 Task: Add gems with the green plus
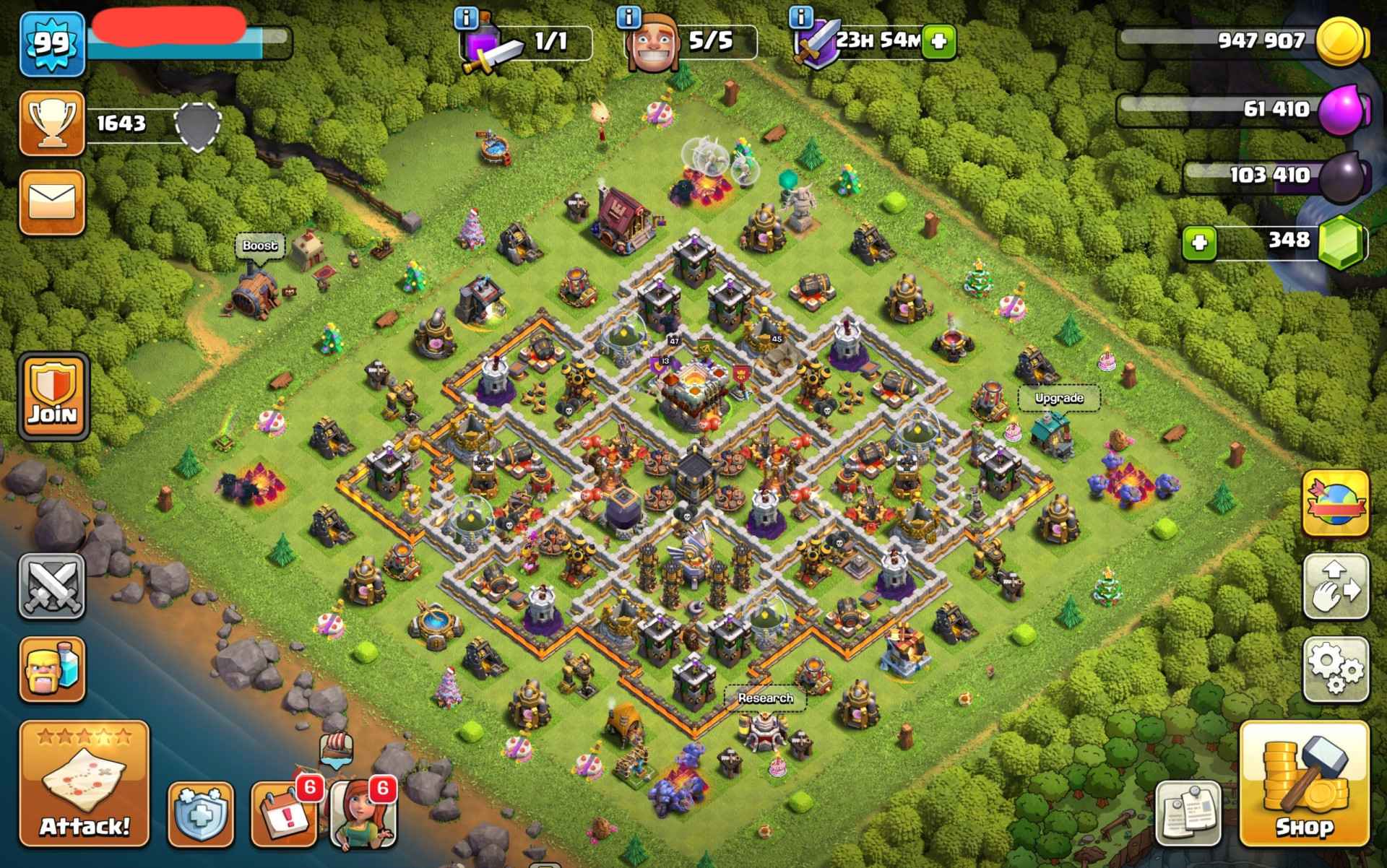point(1199,243)
